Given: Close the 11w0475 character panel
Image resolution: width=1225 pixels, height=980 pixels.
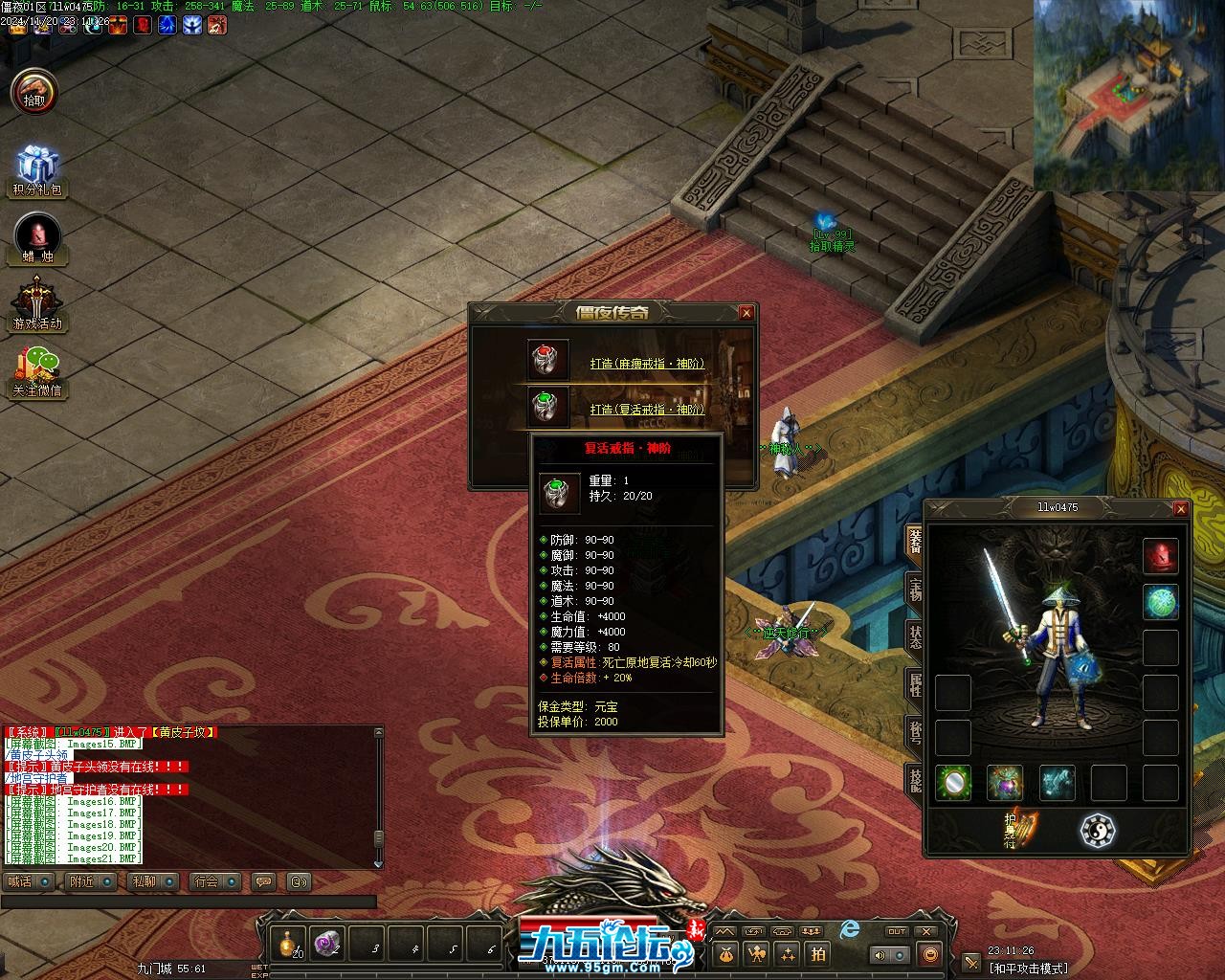Looking at the screenshot, I should coord(1180,509).
